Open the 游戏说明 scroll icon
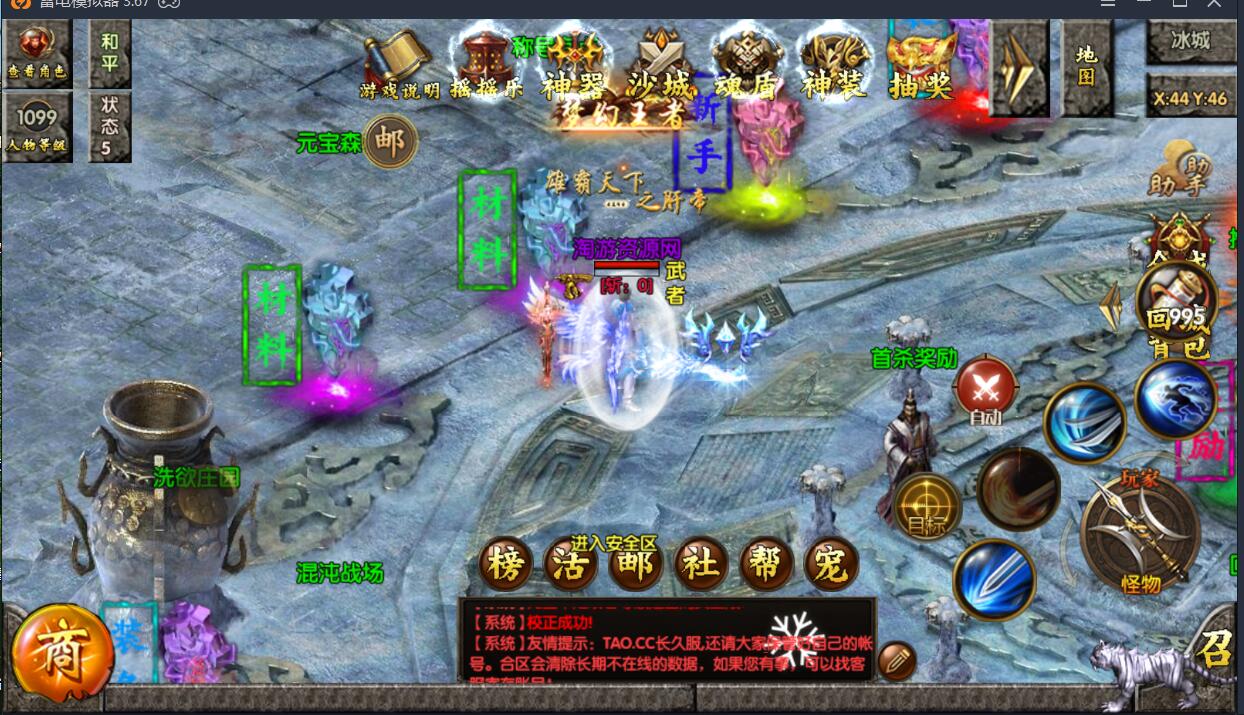Viewport: 1244px width, 715px height. [x=399, y=66]
